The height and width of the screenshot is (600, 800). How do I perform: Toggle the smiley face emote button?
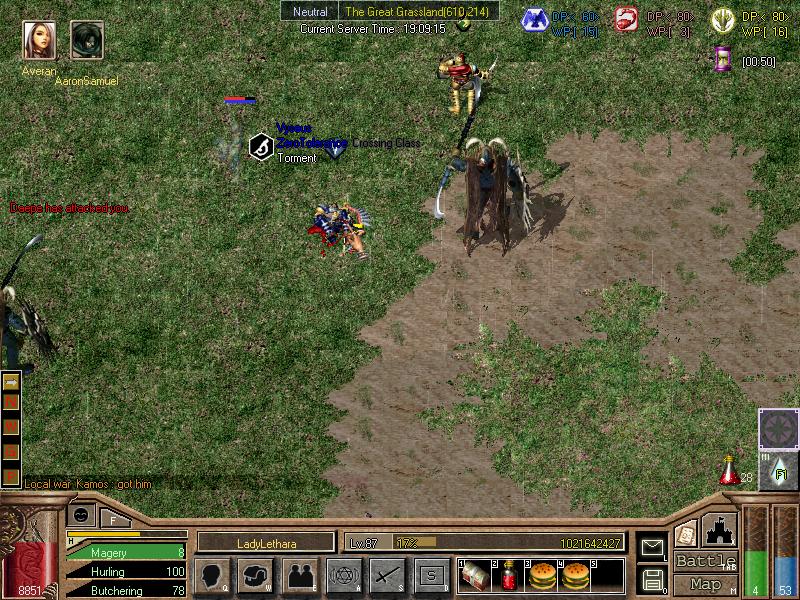pos(82,515)
